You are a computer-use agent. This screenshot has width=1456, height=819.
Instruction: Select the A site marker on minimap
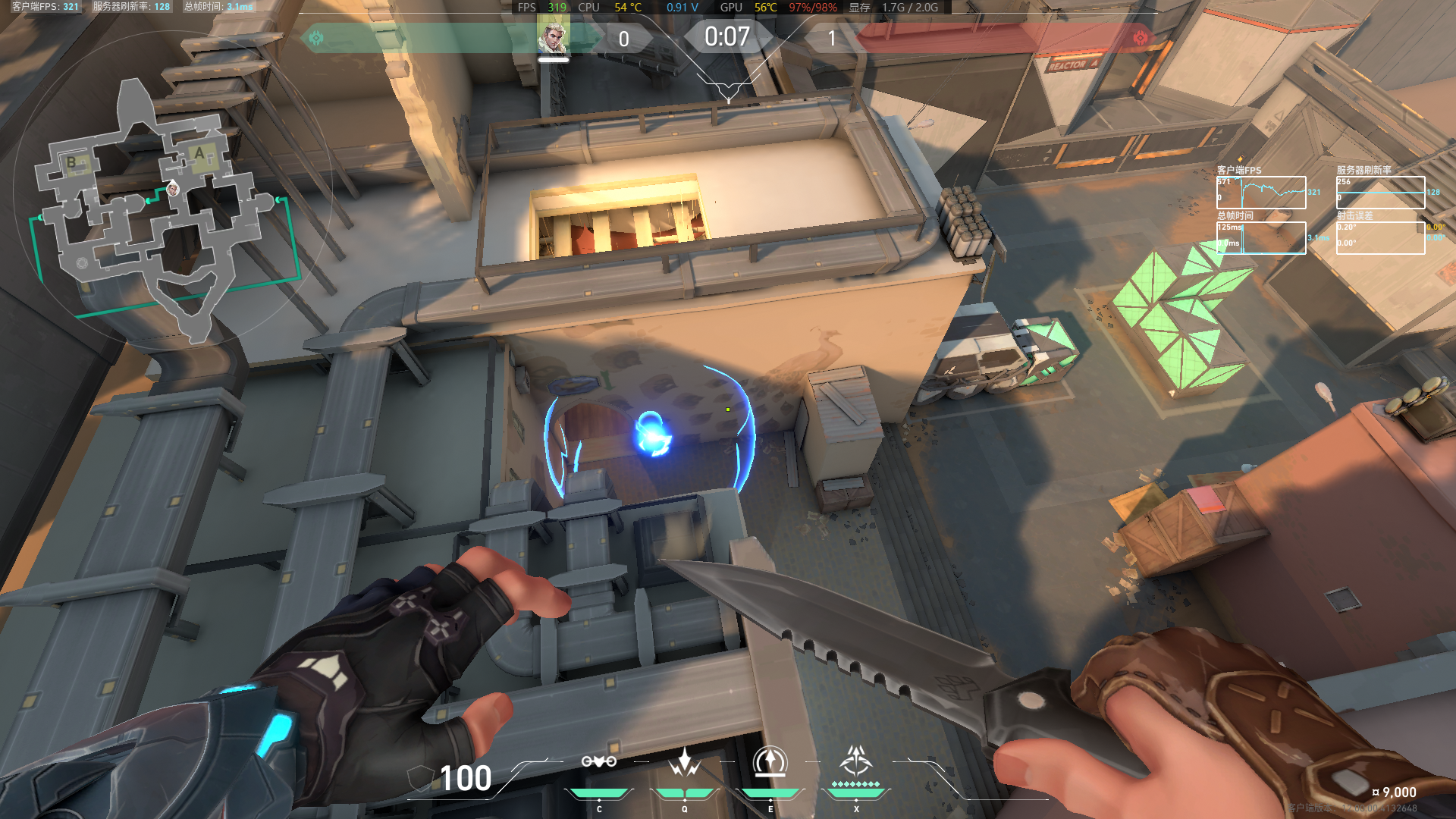[200, 154]
